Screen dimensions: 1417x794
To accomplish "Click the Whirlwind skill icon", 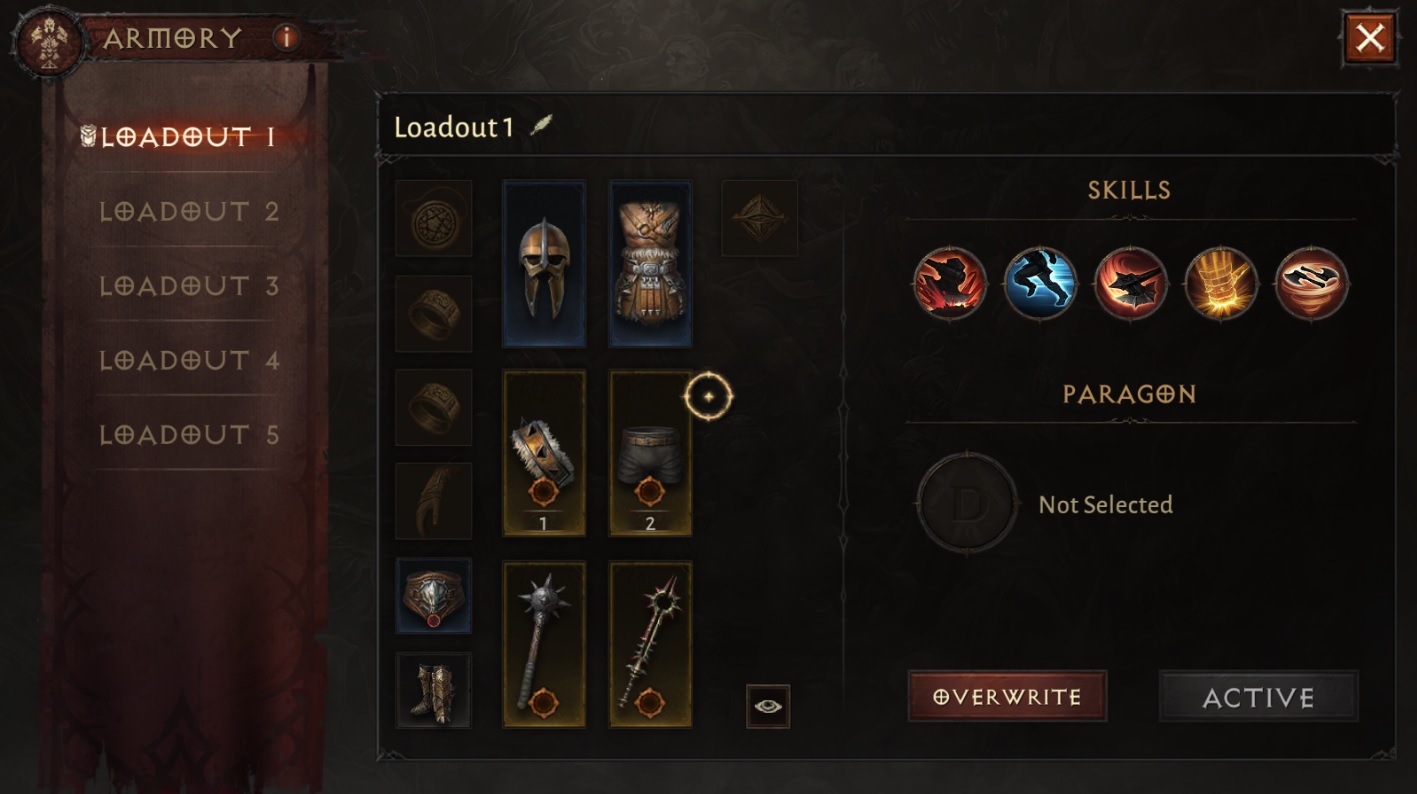I will point(1312,284).
